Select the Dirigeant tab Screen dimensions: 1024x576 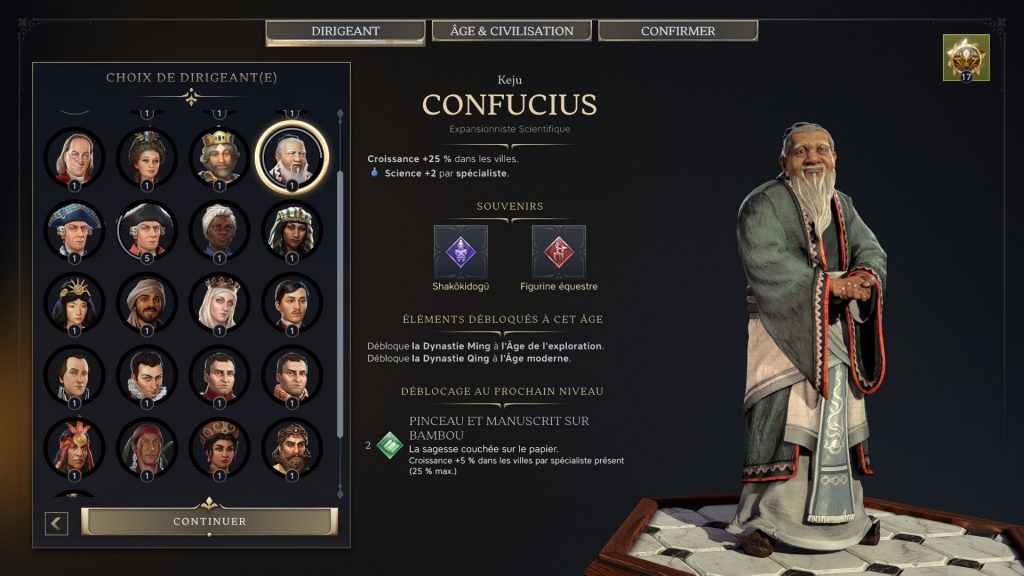[346, 31]
